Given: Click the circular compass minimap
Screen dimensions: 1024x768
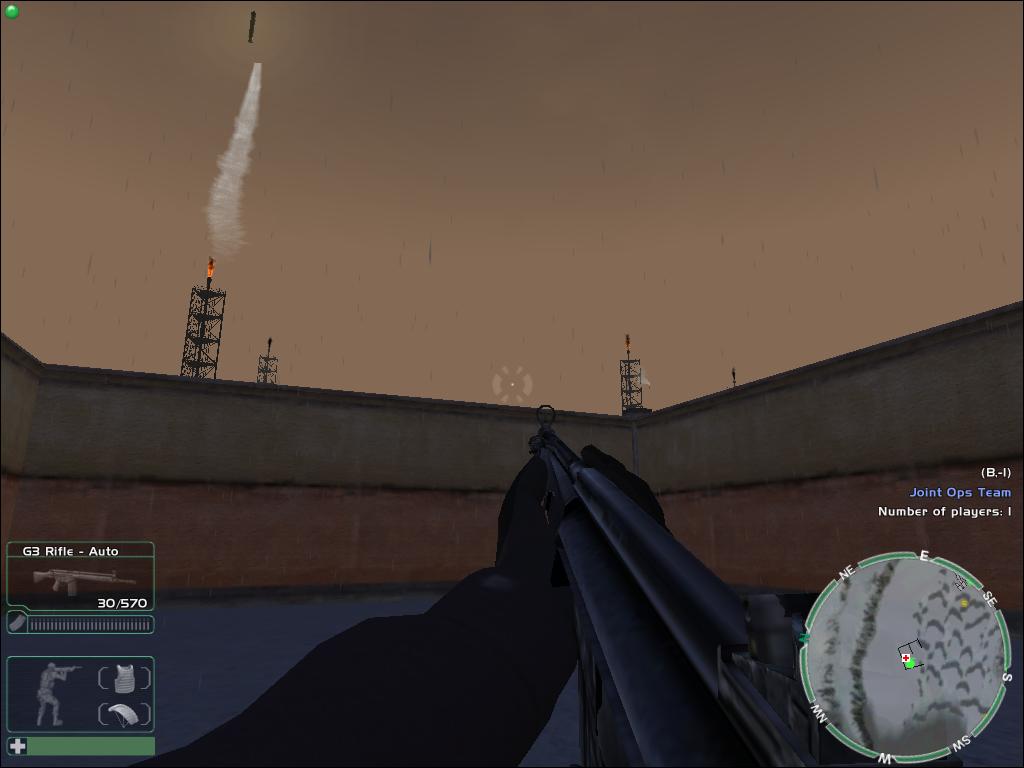Looking at the screenshot, I should pos(906,656).
